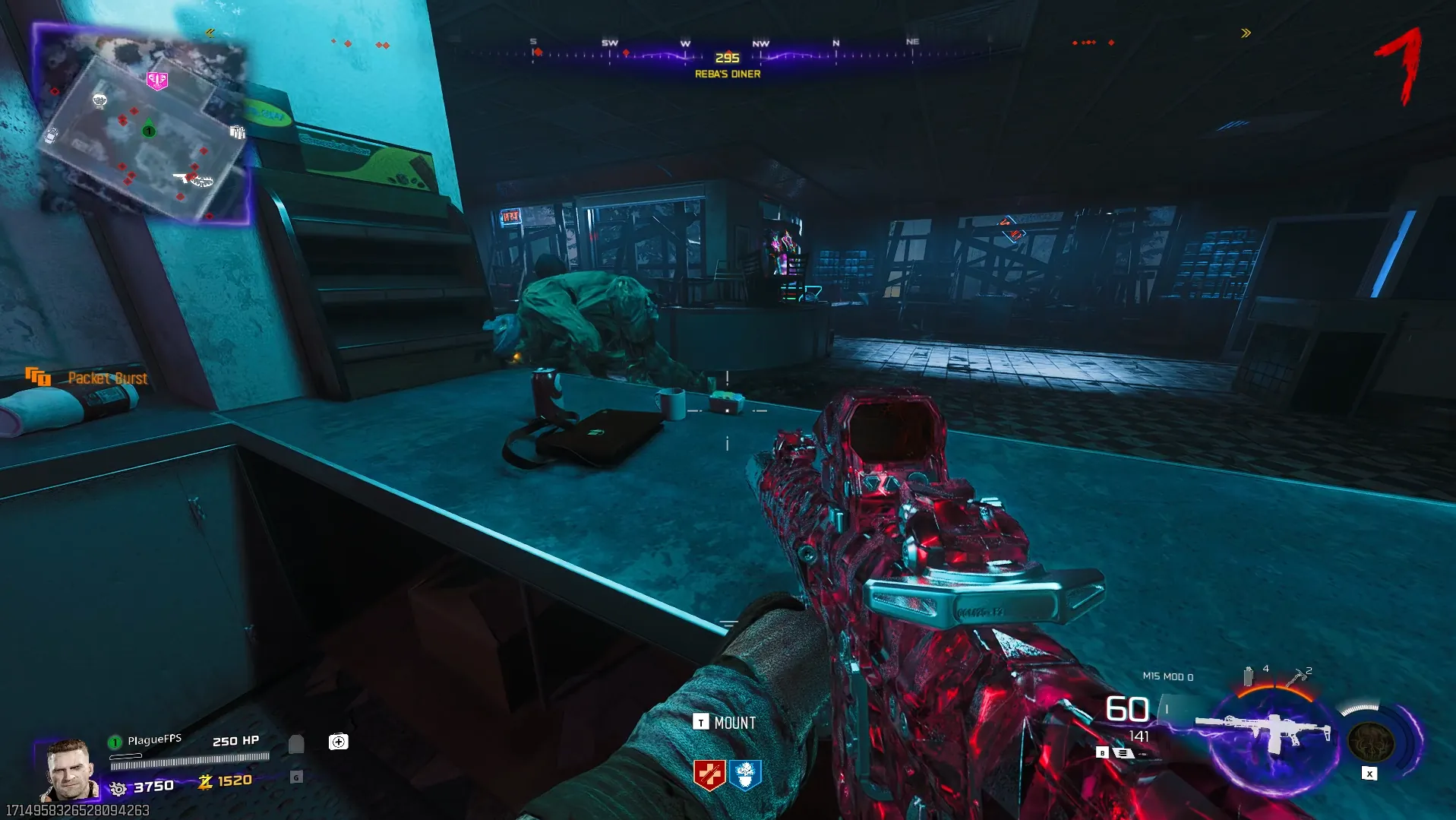Click the PlagueFPS operator portrait
This screenshot has height=820, width=1456.
(69, 770)
